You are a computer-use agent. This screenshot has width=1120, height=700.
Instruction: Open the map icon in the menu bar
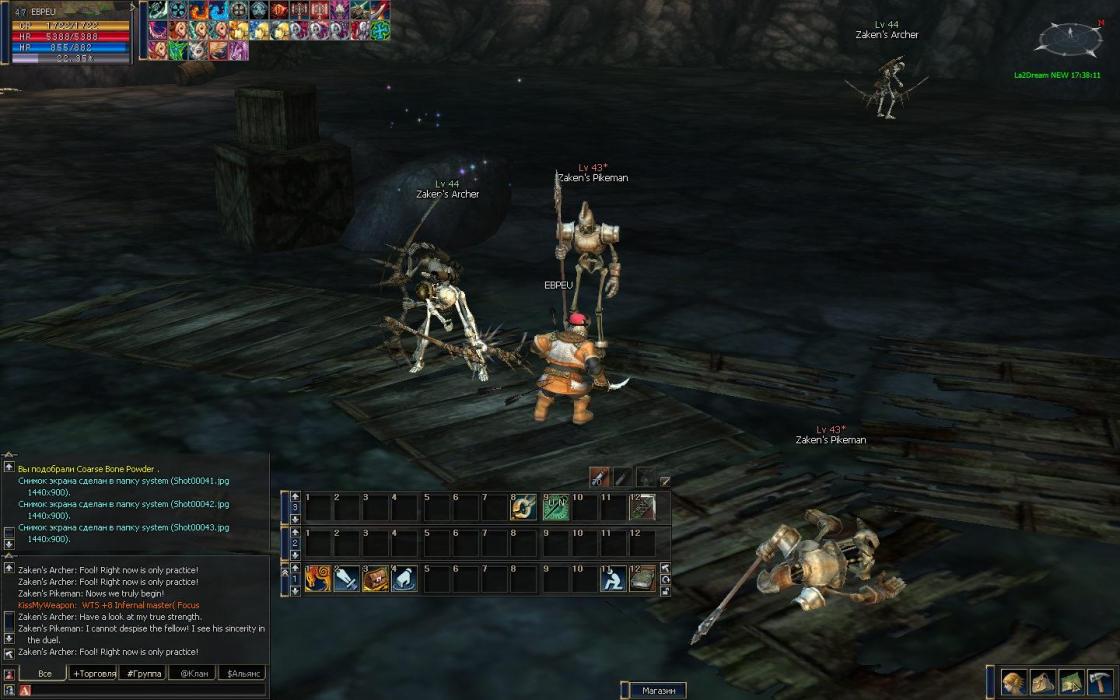[1072, 682]
